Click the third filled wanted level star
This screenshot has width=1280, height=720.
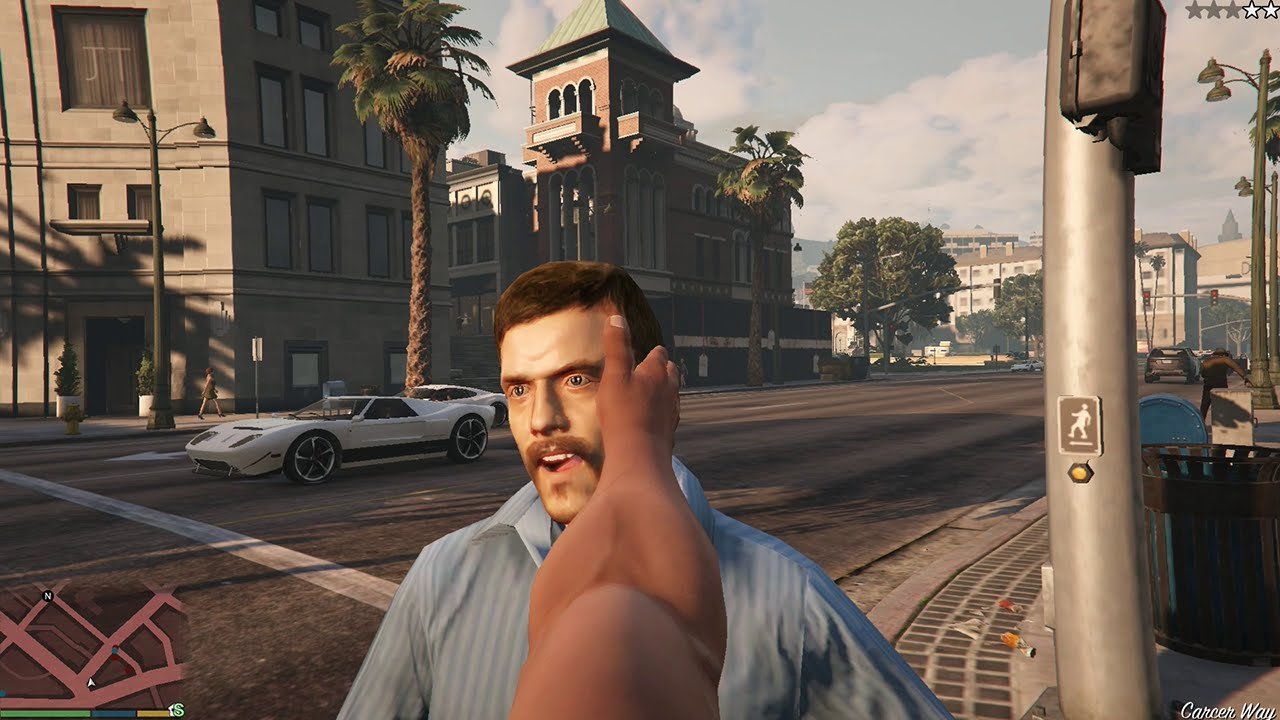(1233, 9)
